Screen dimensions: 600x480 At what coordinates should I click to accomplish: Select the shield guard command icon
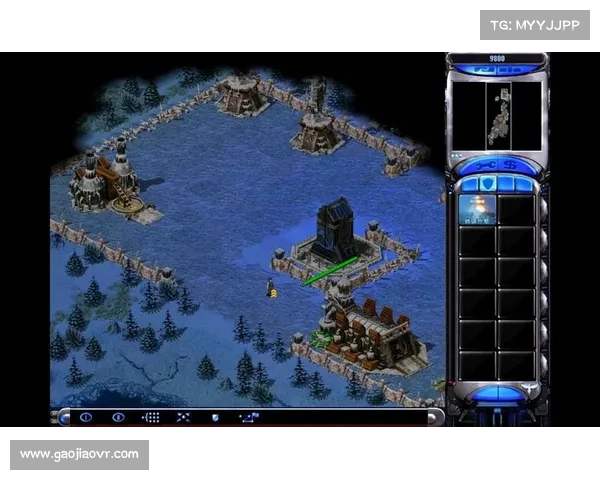tap(214, 417)
